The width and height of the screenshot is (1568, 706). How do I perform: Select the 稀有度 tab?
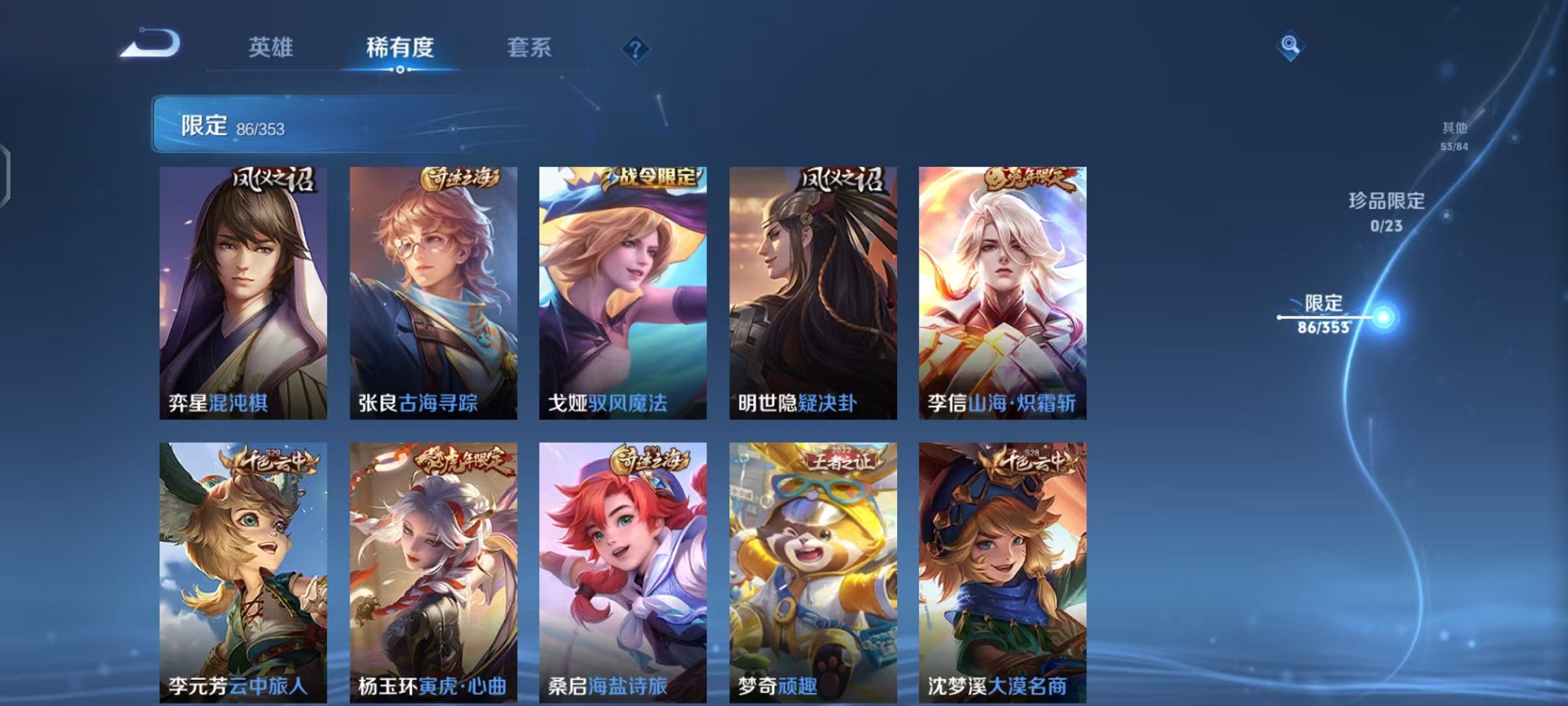399,46
